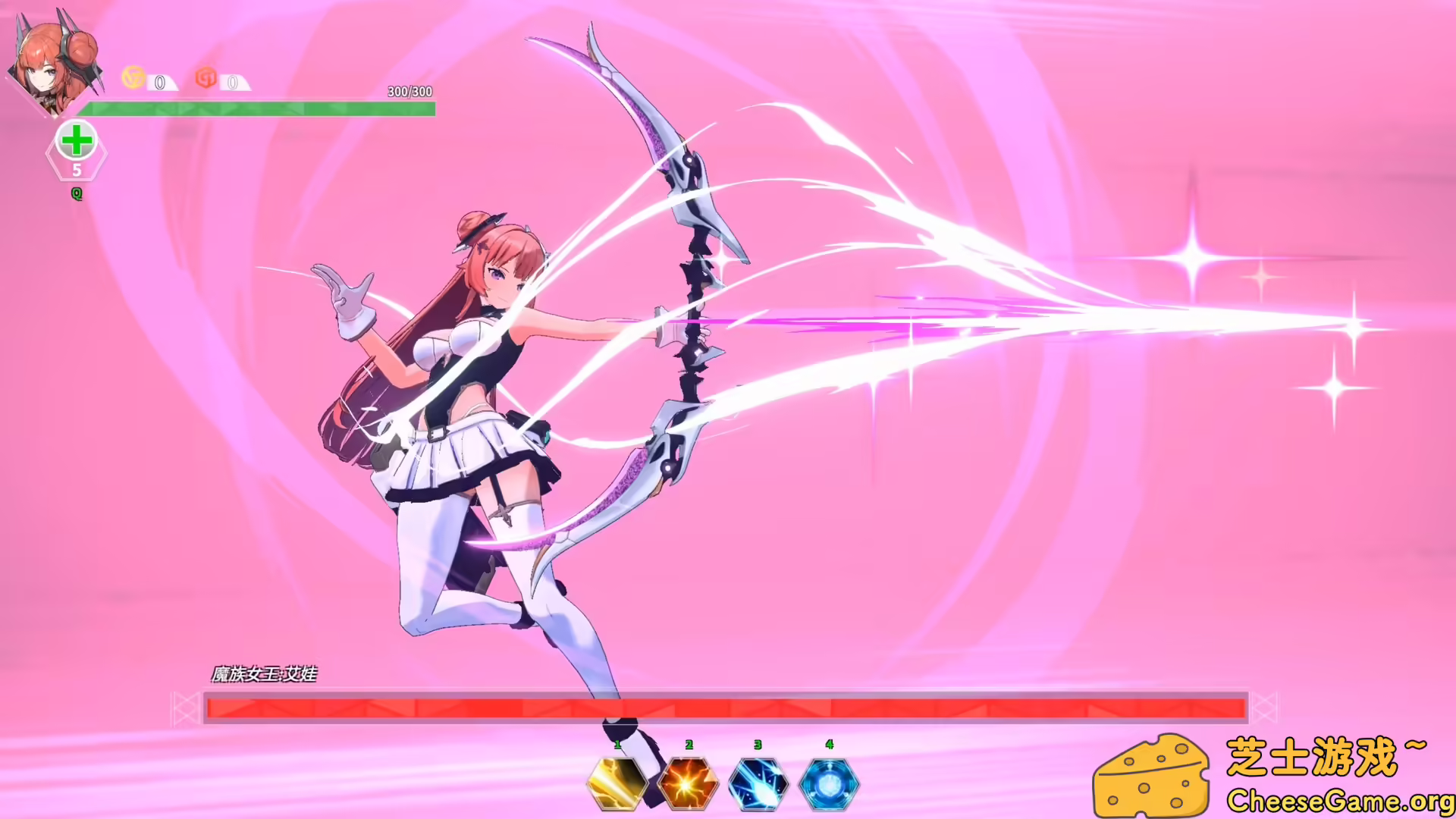Screen dimensions: 1456x819
Task: Activate skill 2, the orange explosion ability
Action: coord(687,783)
